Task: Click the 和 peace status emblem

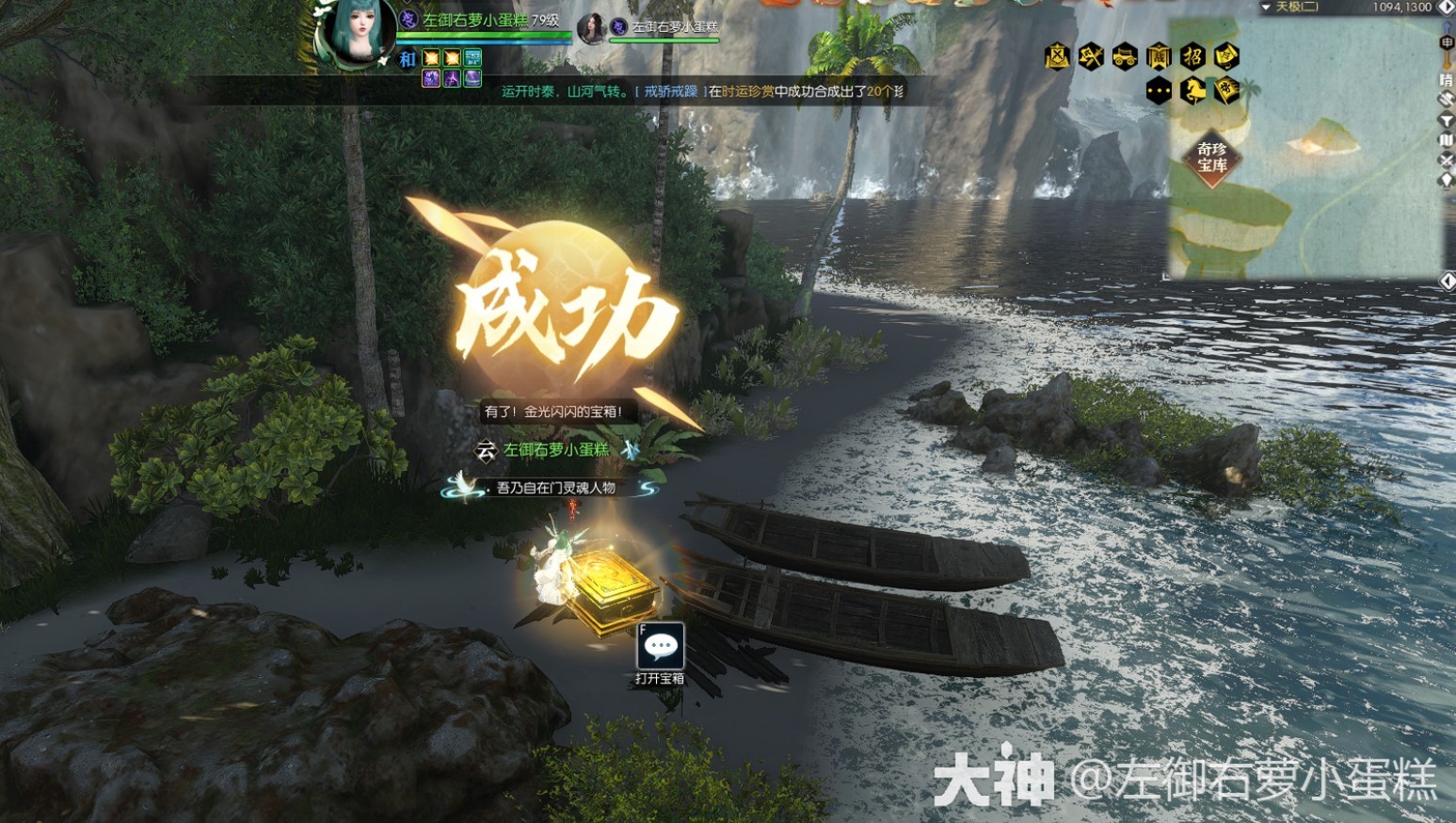Action: click(x=408, y=59)
